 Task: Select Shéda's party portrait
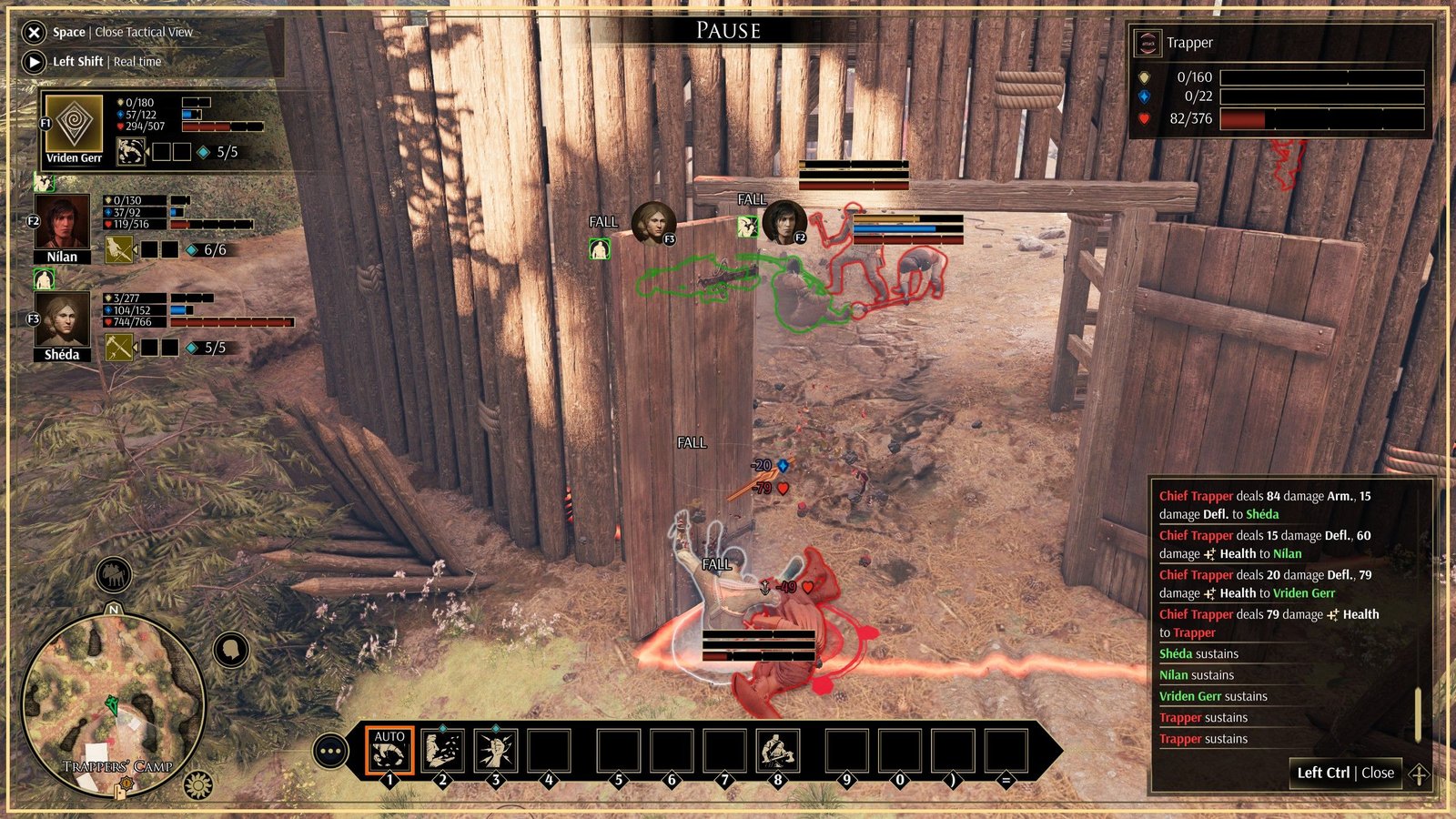[62, 319]
